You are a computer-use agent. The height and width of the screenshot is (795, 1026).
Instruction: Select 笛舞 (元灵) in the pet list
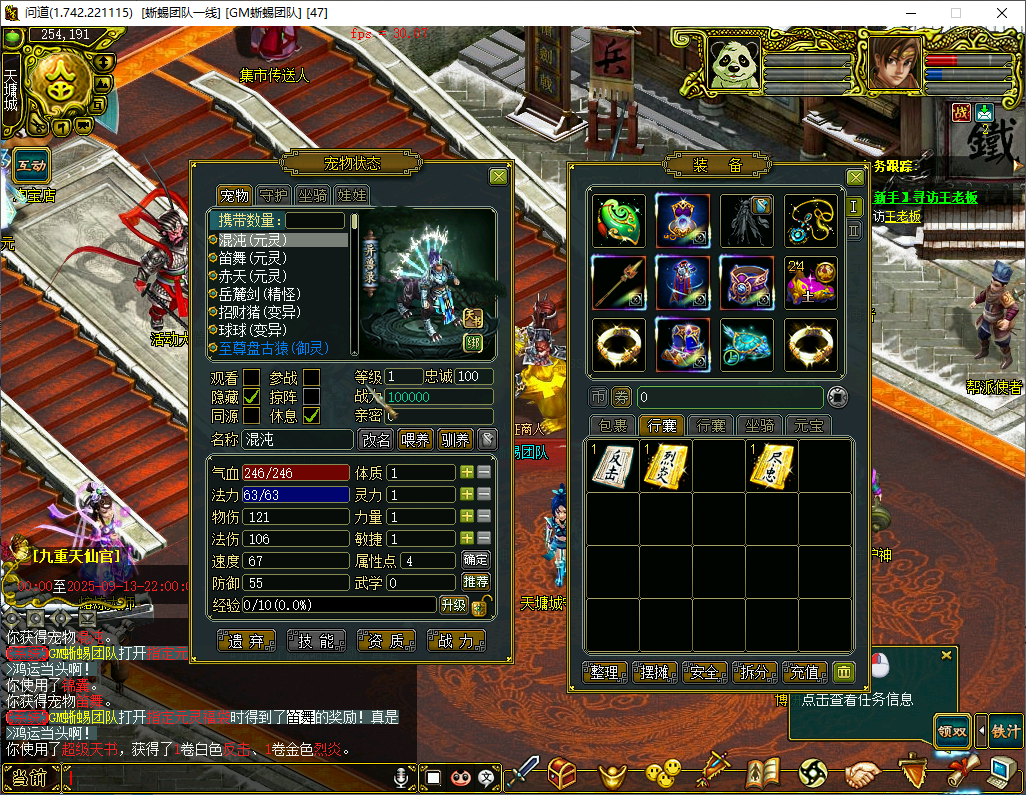[252, 258]
